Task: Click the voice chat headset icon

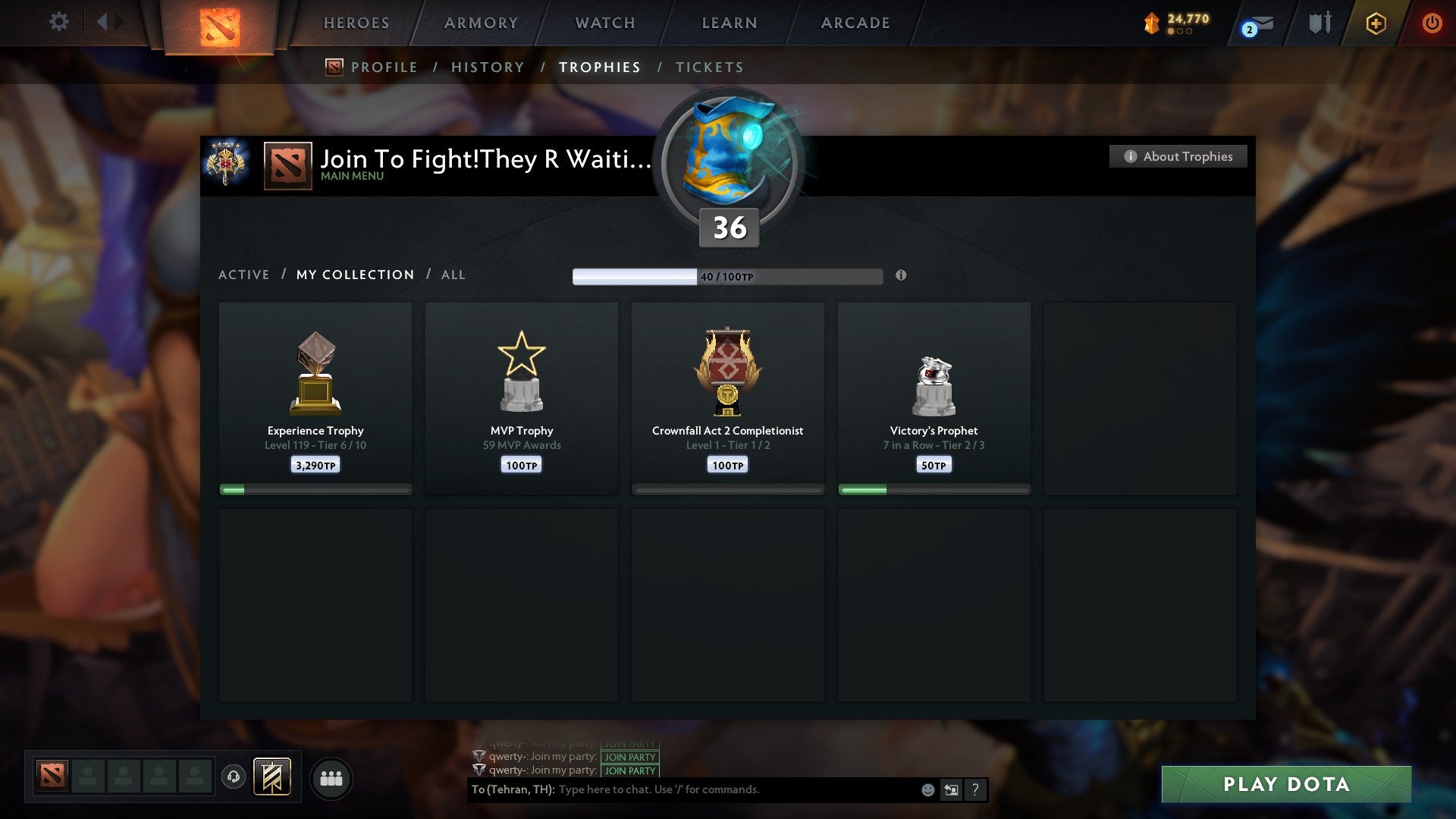Action: click(233, 777)
